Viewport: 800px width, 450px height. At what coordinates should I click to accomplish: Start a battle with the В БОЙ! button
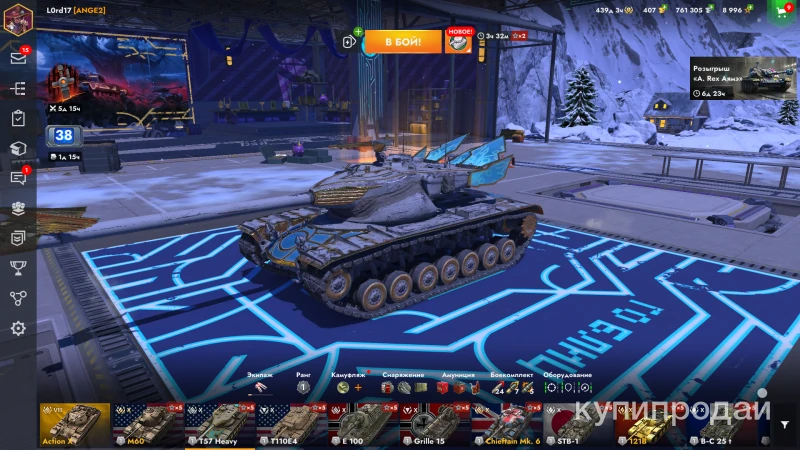(402, 41)
